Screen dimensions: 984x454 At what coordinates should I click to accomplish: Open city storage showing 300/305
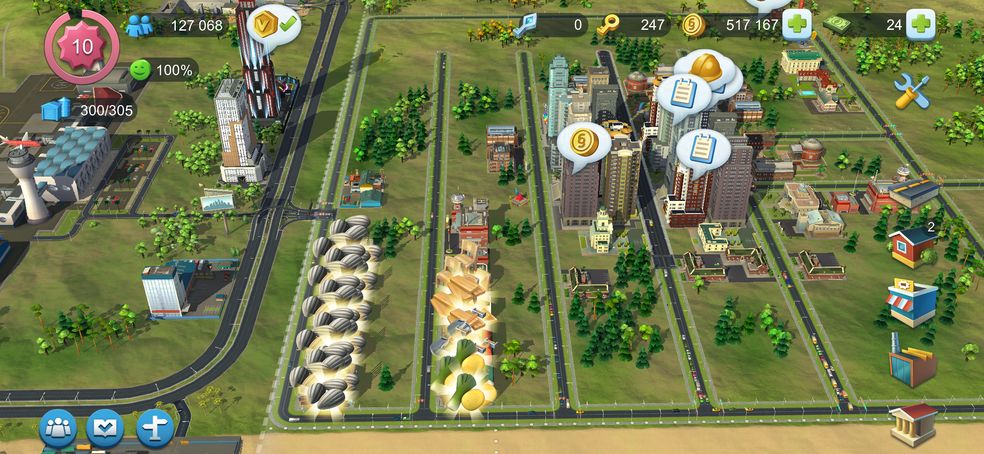[x=58, y=109]
